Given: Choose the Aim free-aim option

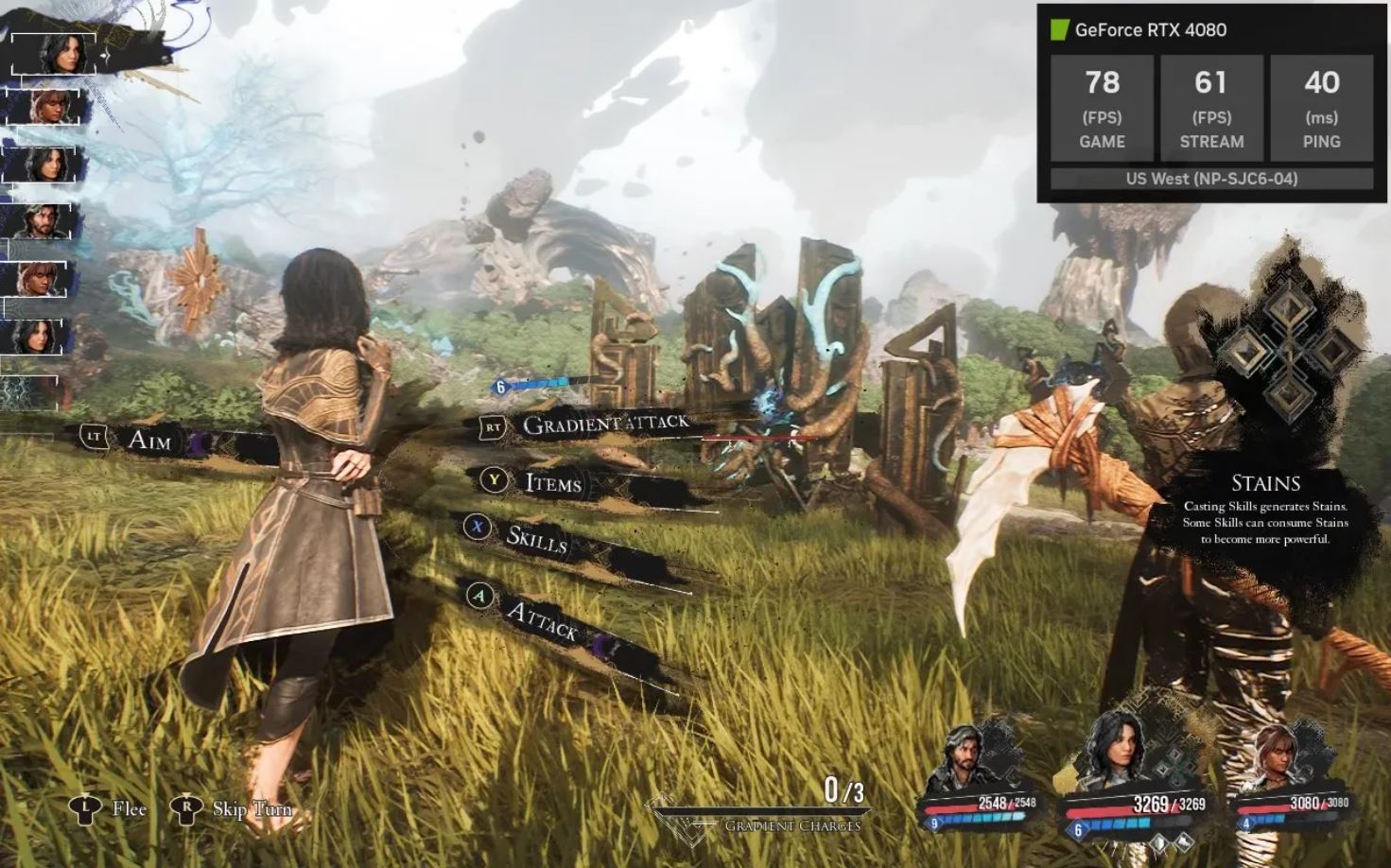Looking at the screenshot, I should (148, 439).
